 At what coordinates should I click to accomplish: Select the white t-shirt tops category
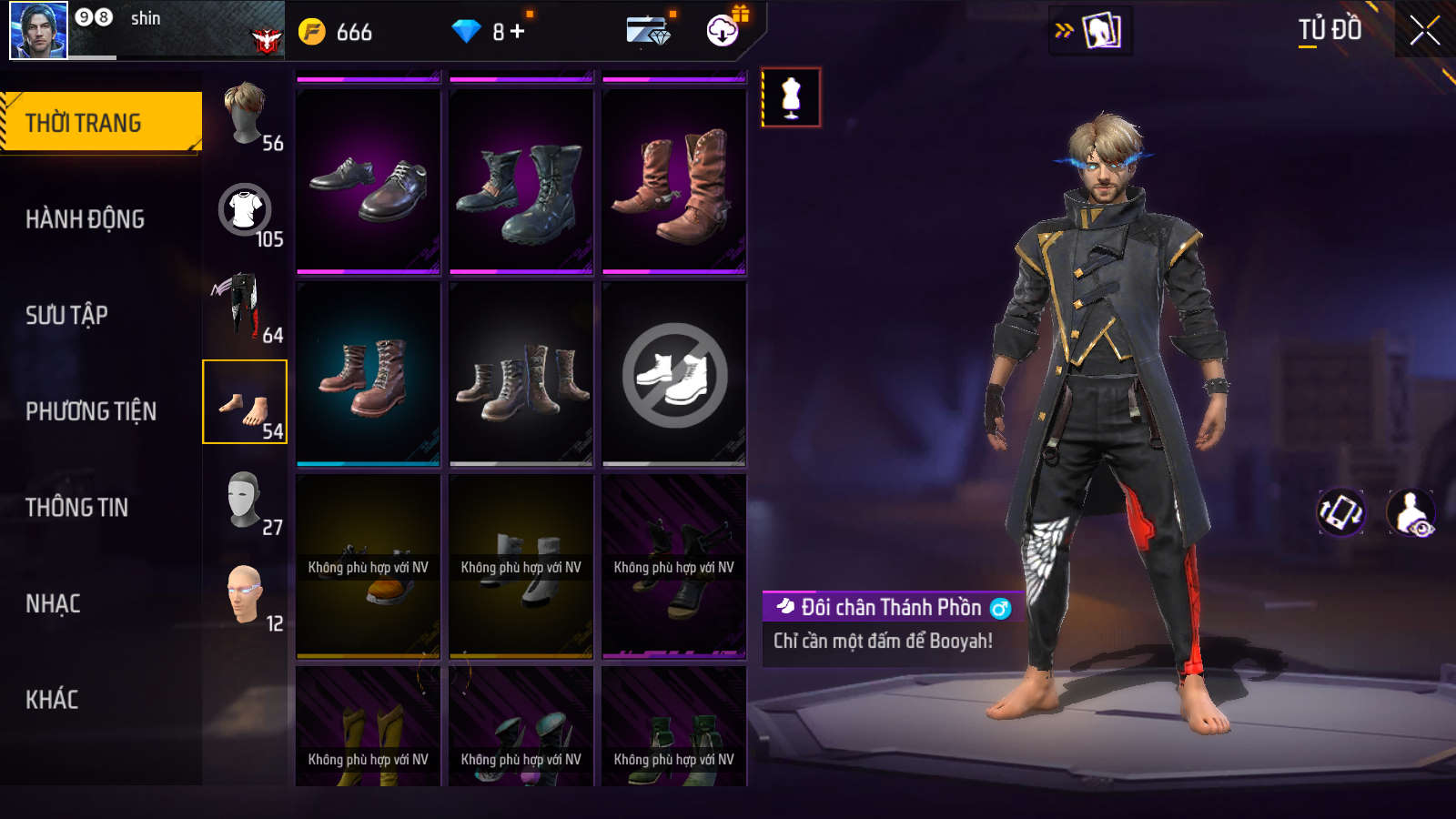(x=245, y=211)
